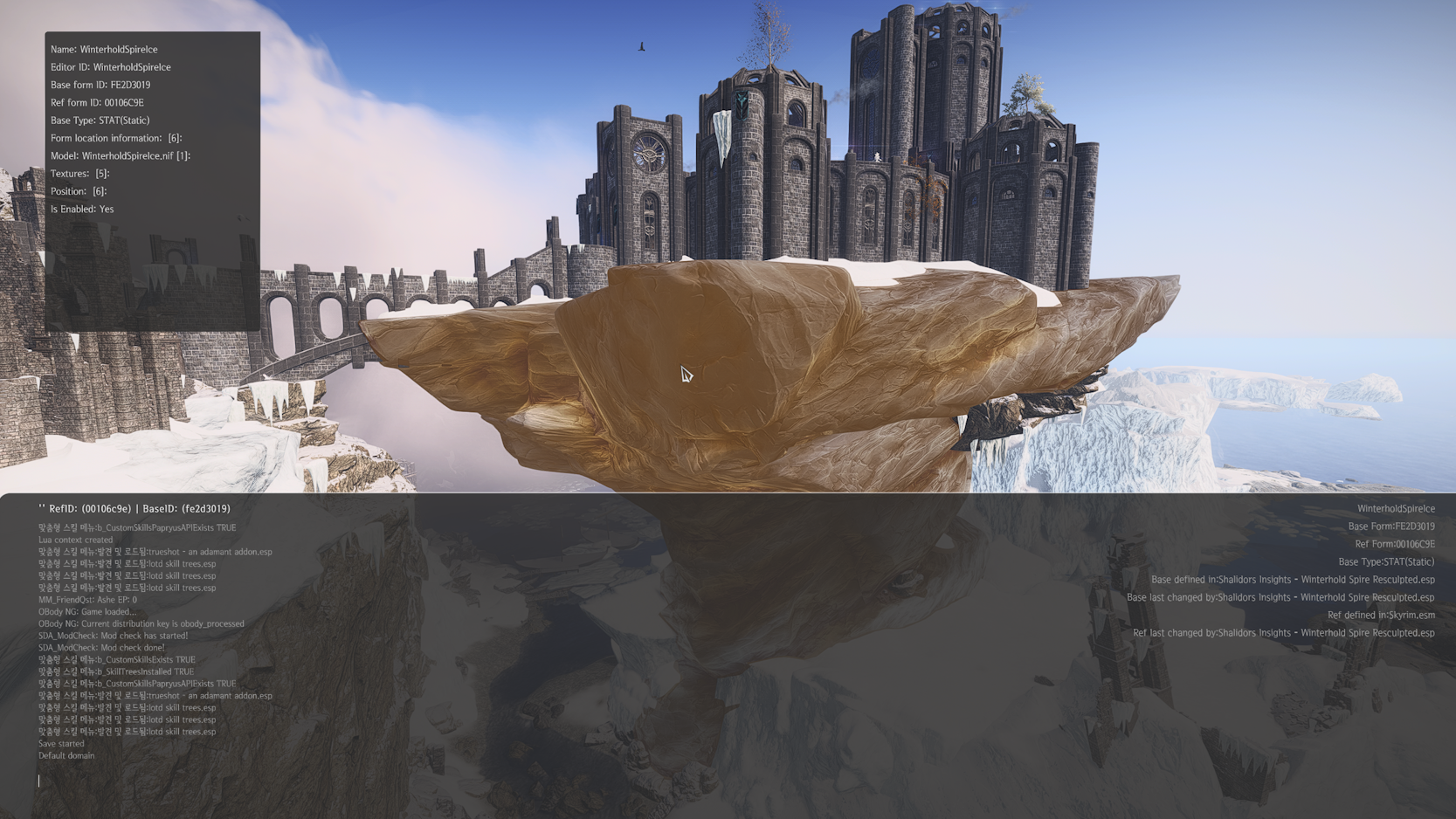Expand the Position entry
This screenshot has width=1456, height=819.
click(78, 191)
